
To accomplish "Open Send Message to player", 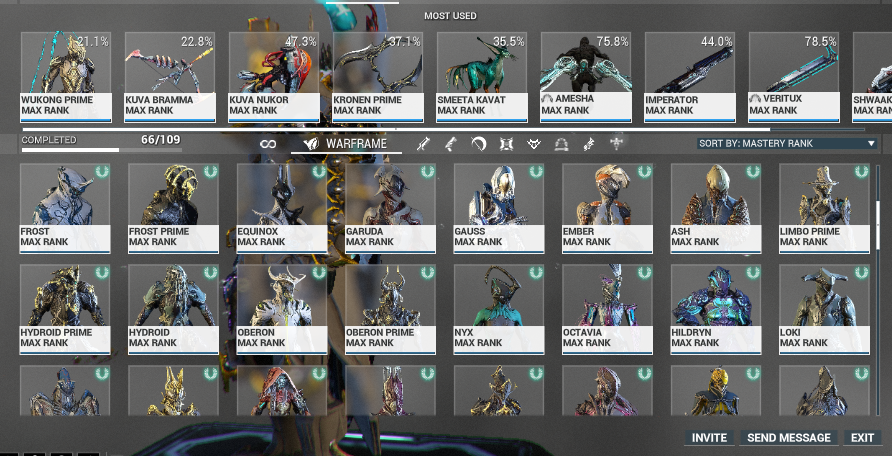I will pyautogui.click(x=789, y=438).
